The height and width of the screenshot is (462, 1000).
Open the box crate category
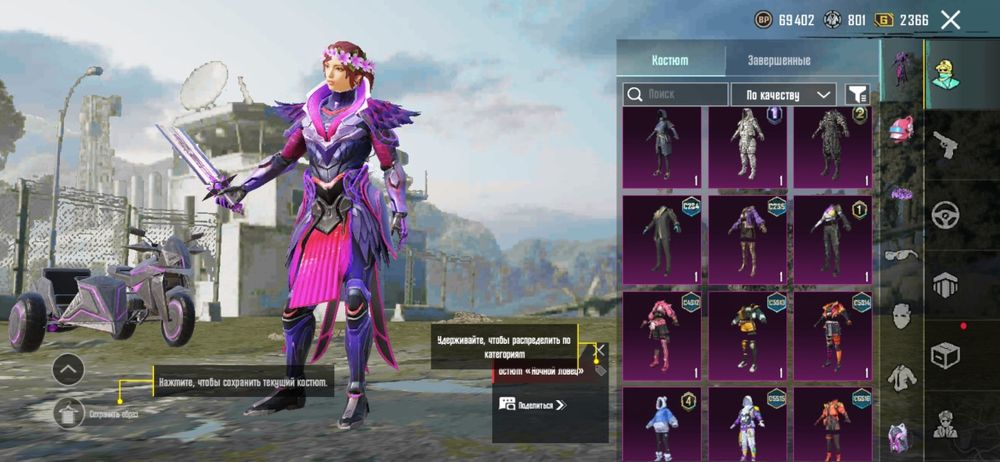coord(945,353)
